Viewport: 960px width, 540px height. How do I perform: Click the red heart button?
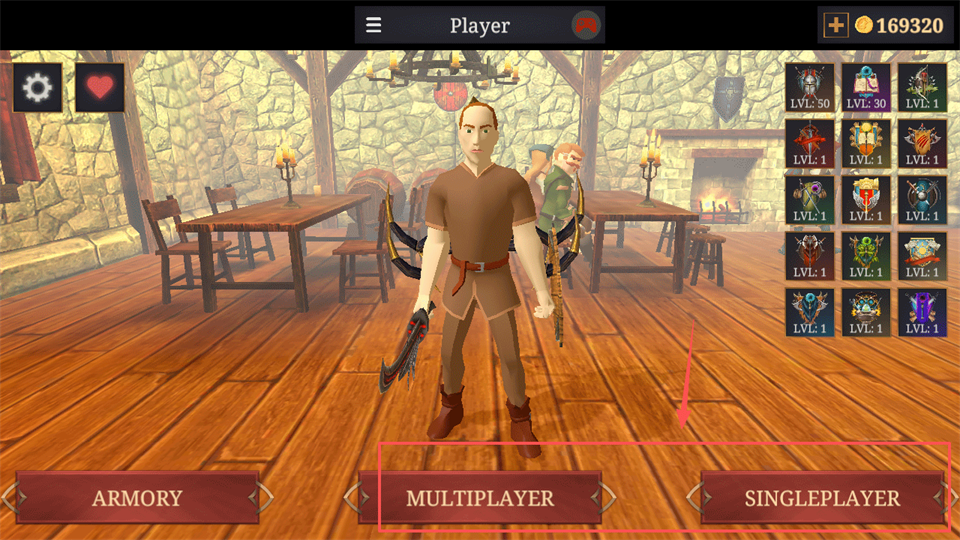click(100, 88)
